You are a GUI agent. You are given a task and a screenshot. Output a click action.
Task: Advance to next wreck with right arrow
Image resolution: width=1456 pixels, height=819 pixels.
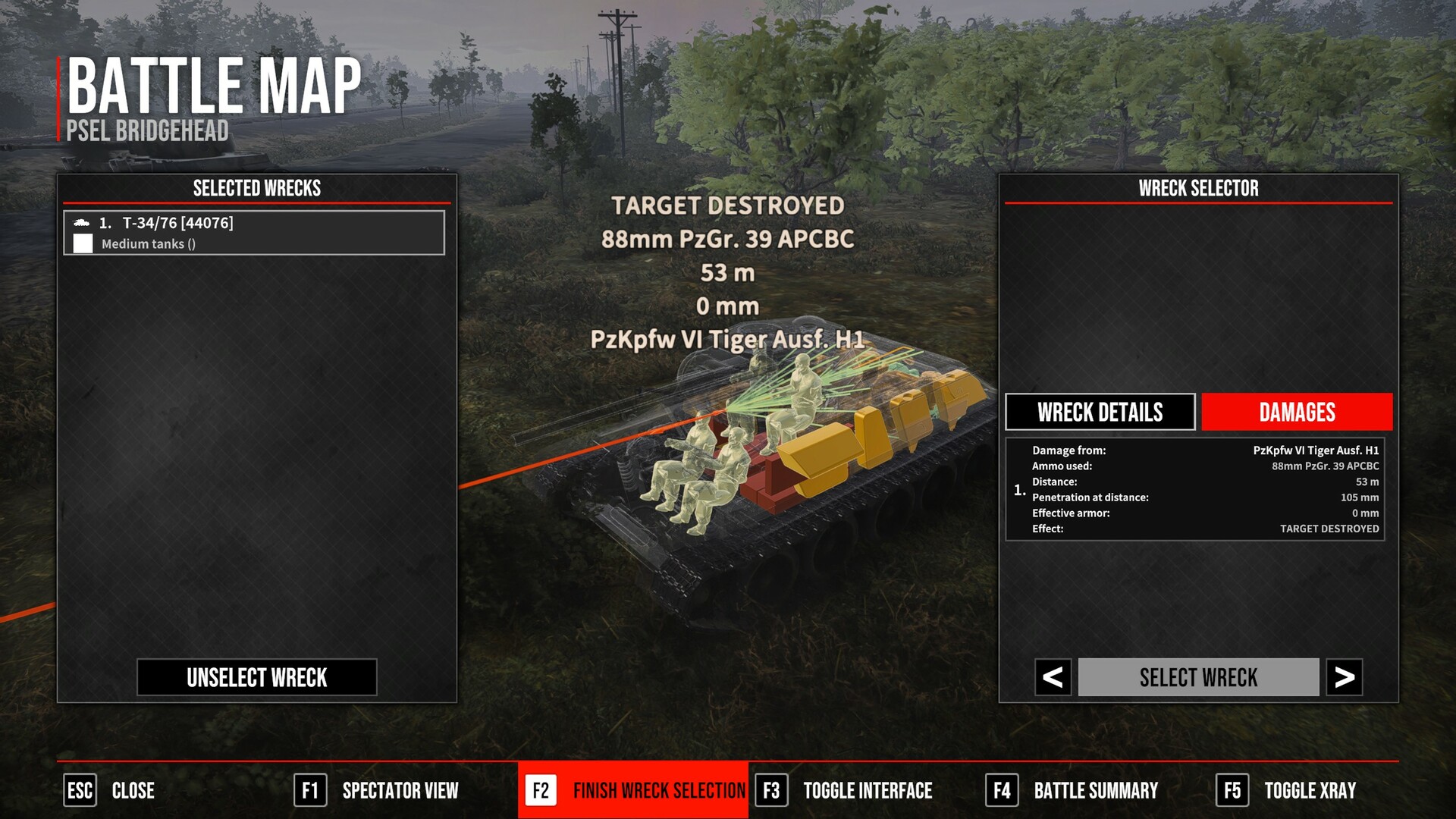click(x=1345, y=677)
